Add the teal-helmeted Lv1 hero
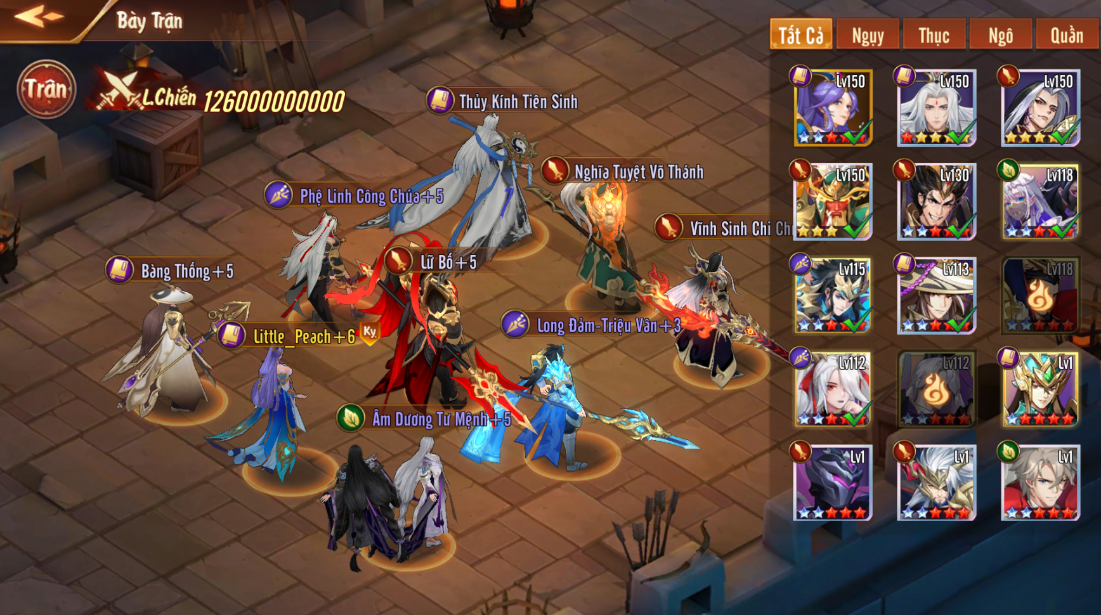 click(x=1041, y=390)
